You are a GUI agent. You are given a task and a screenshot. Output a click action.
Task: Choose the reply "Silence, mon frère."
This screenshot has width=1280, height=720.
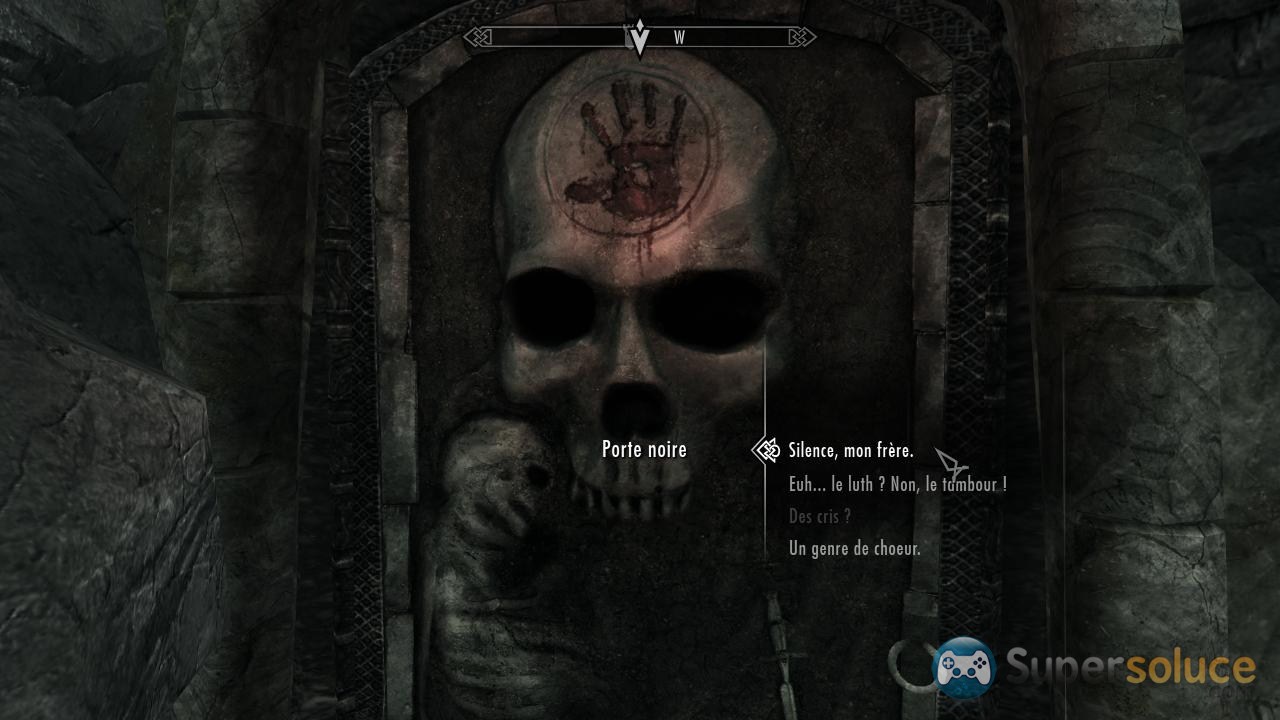point(850,451)
